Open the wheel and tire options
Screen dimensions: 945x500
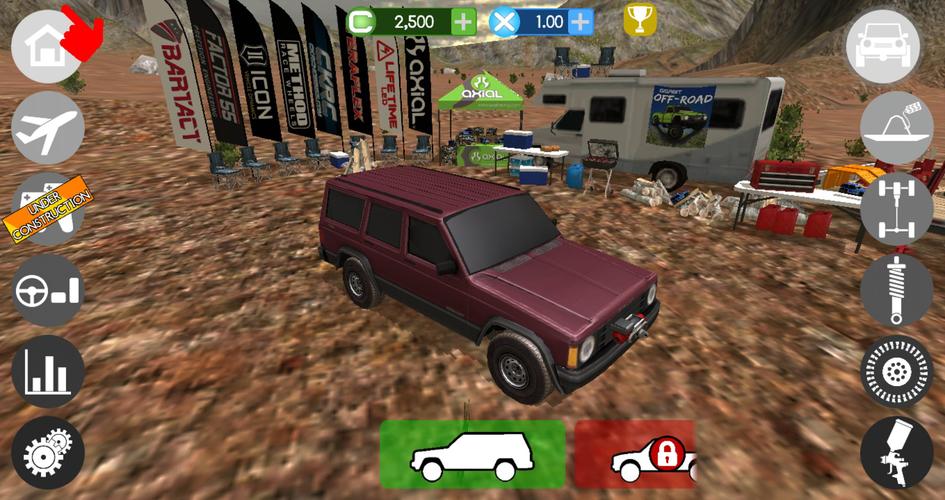[896, 371]
